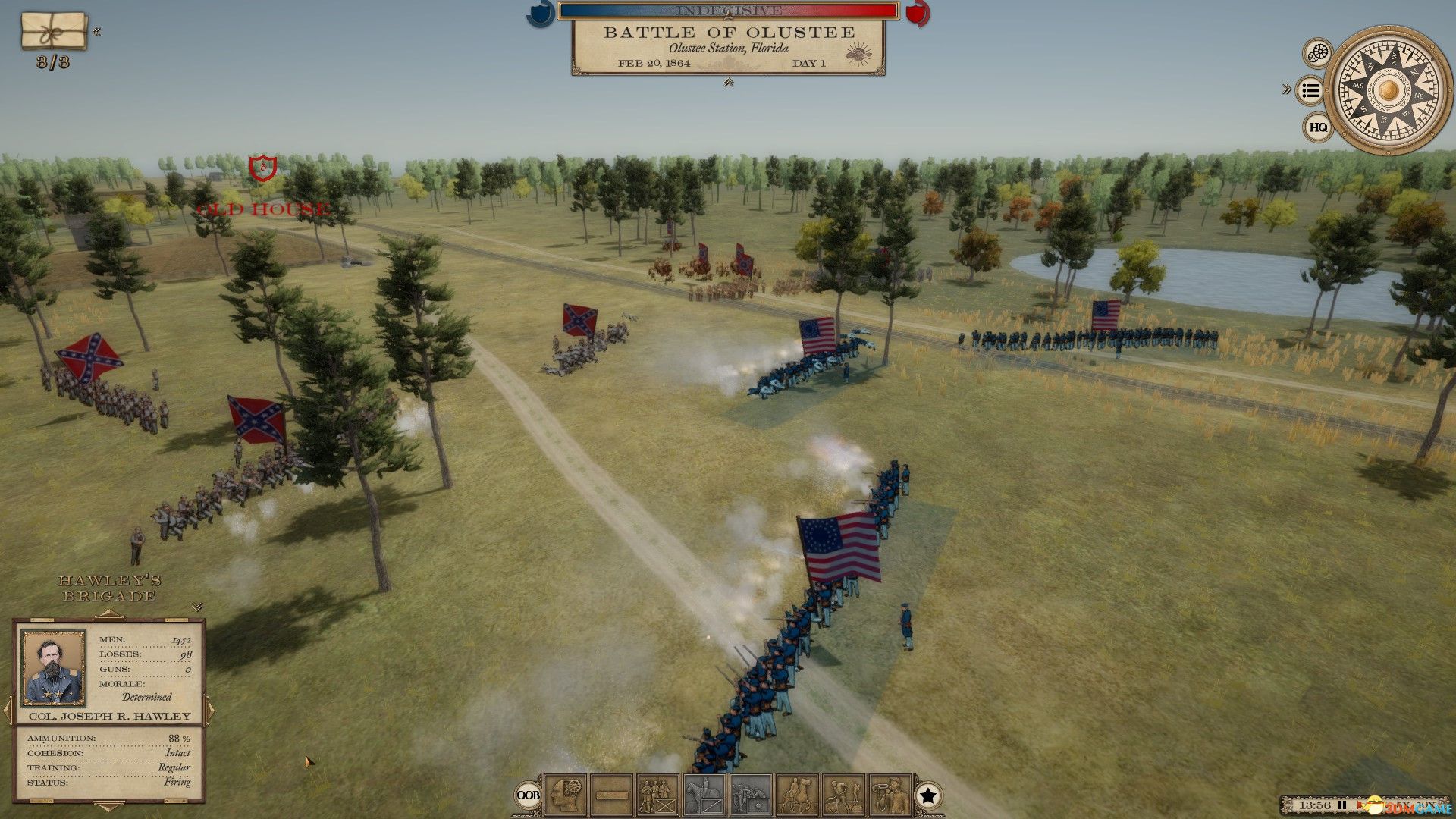Image resolution: width=1456 pixels, height=819 pixels.
Task: Click the bugler command icon
Action: [x=890, y=795]
